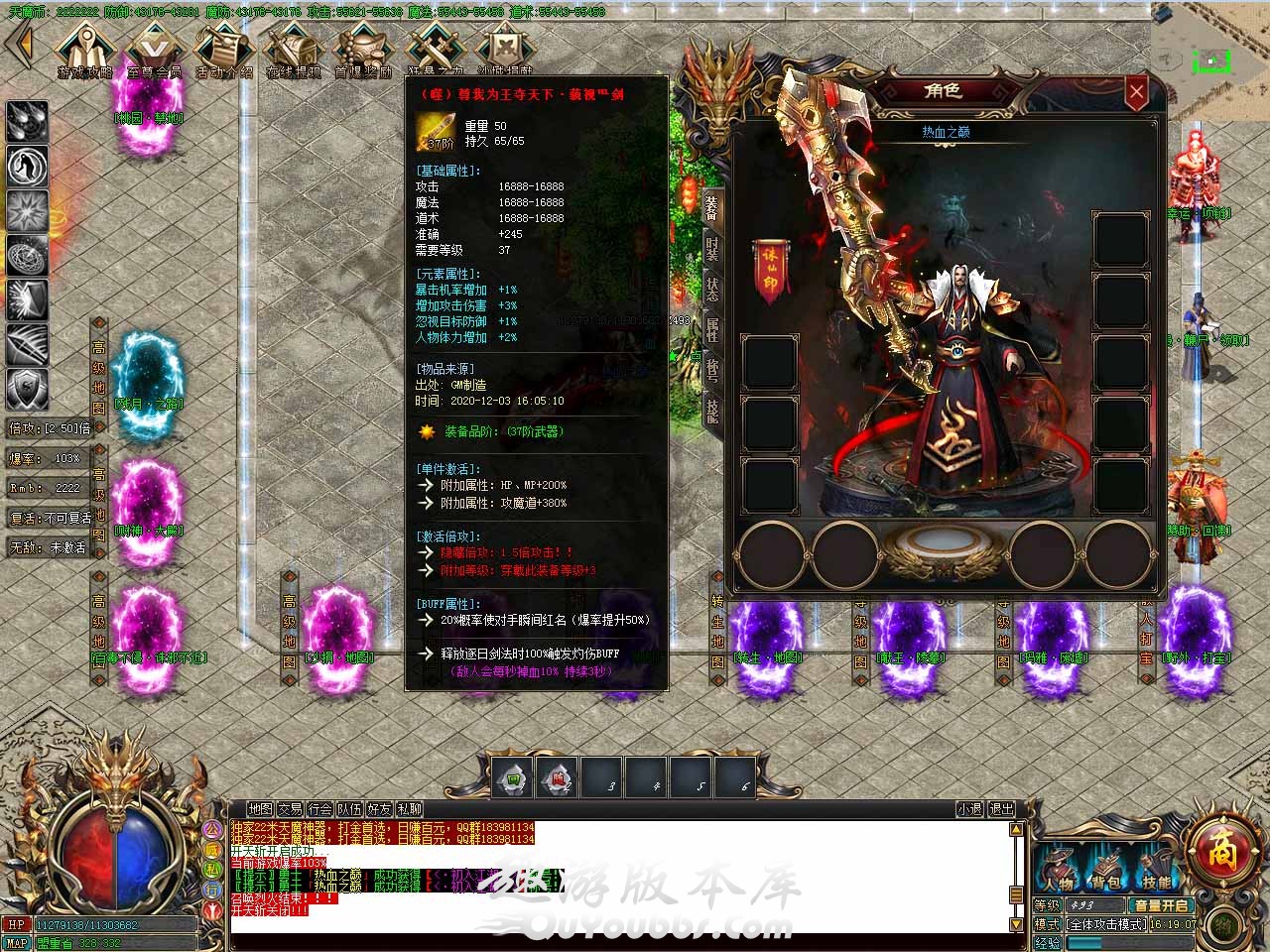Open 在线提现 treasure chest menu
Screen dimensions: 1270x952
pyautogui.click(x=293, y=50)
